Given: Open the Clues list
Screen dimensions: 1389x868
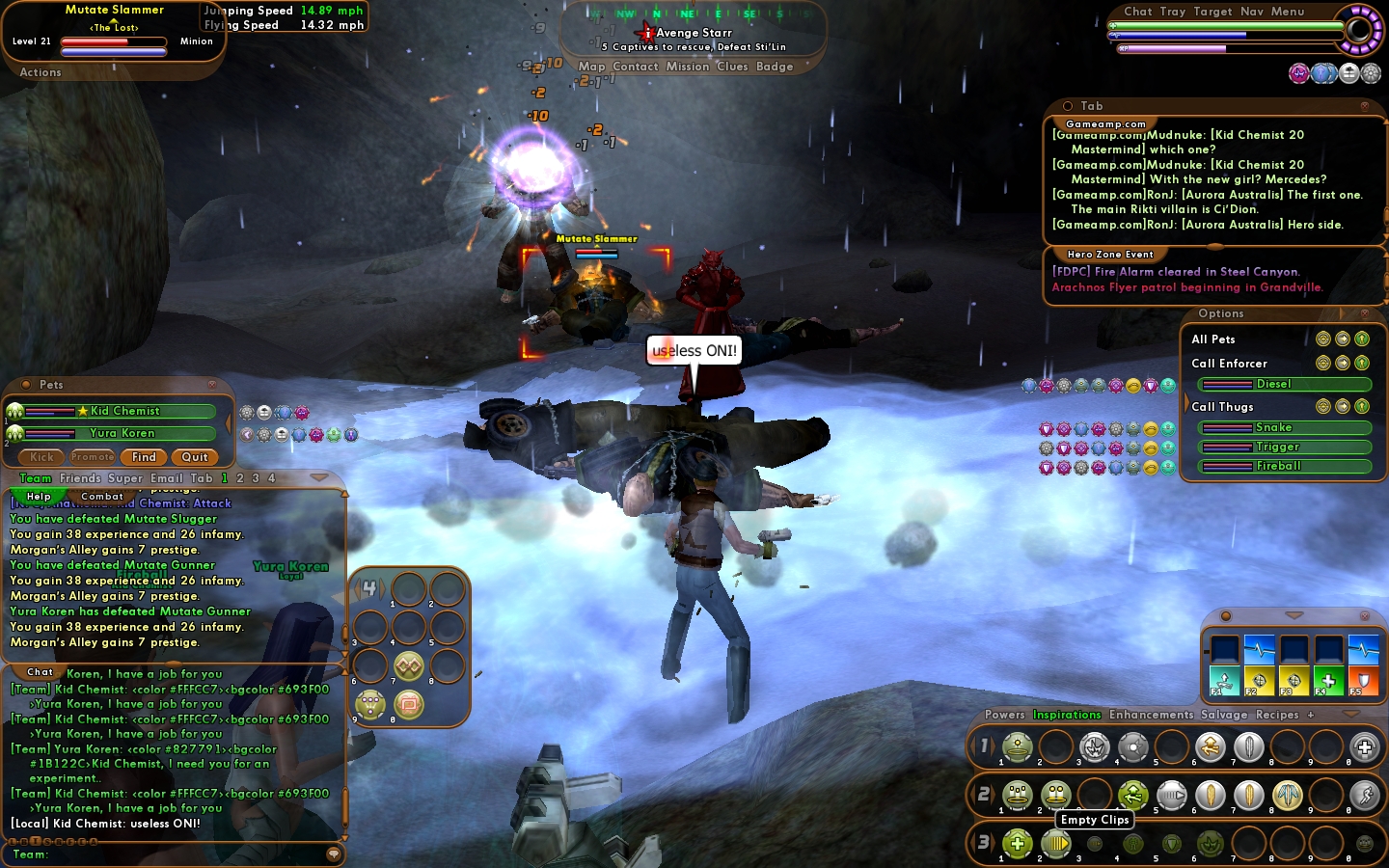Looking at the screenshot, I should pyautogui.click(x=732, y=67).
